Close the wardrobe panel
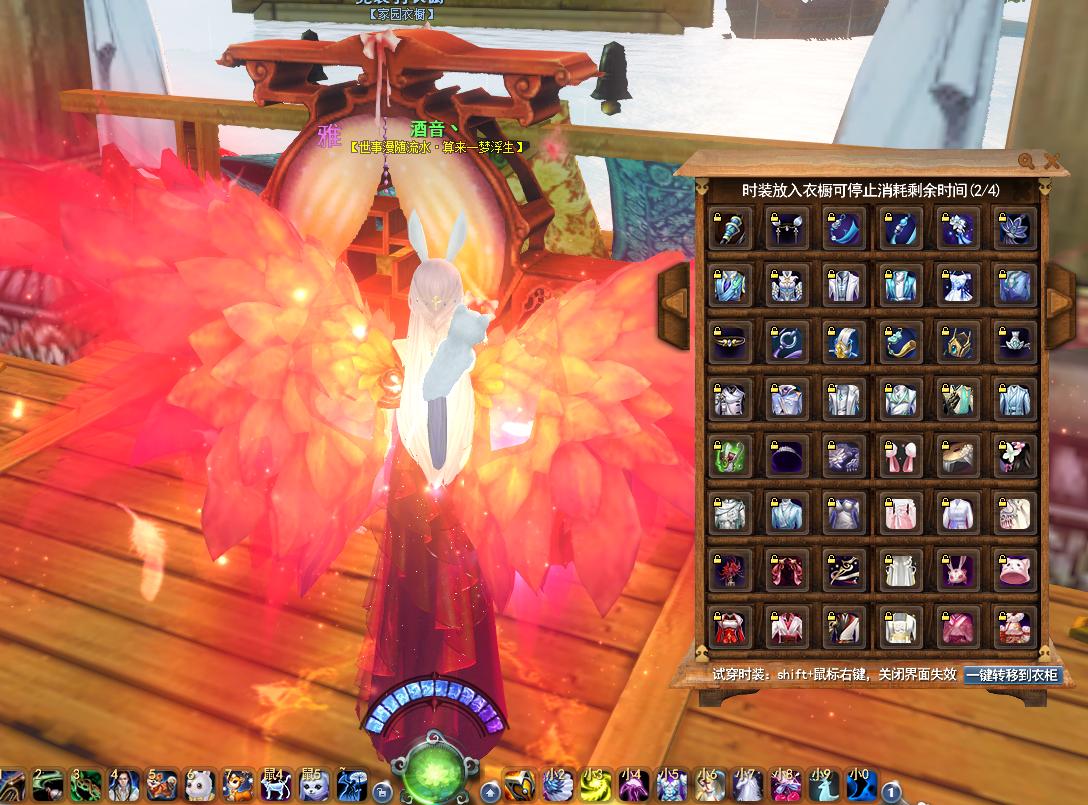This screenshot has height=805, width=1088. click(1052, 161)
